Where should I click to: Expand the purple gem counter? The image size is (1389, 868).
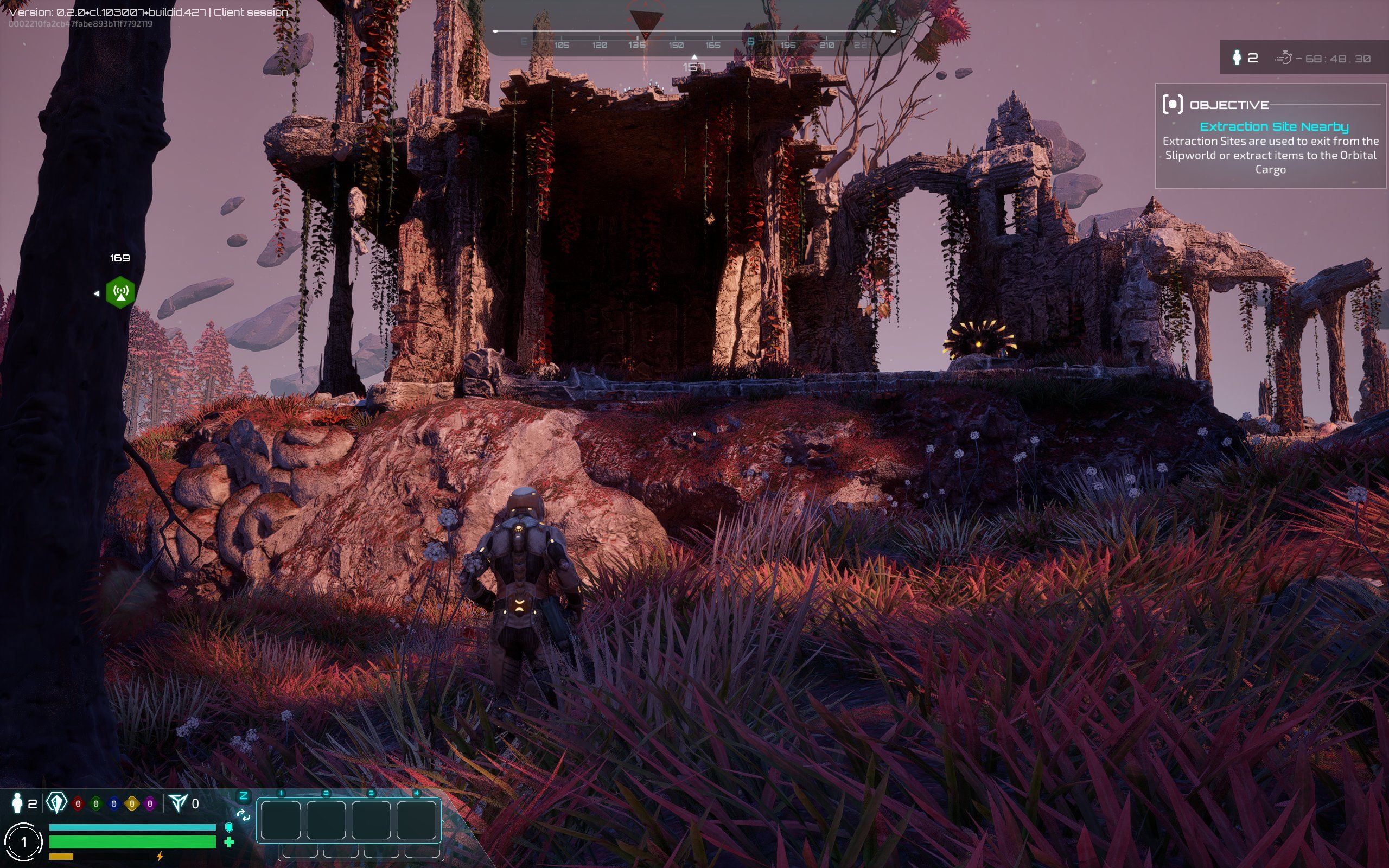(x=150, y=803)
